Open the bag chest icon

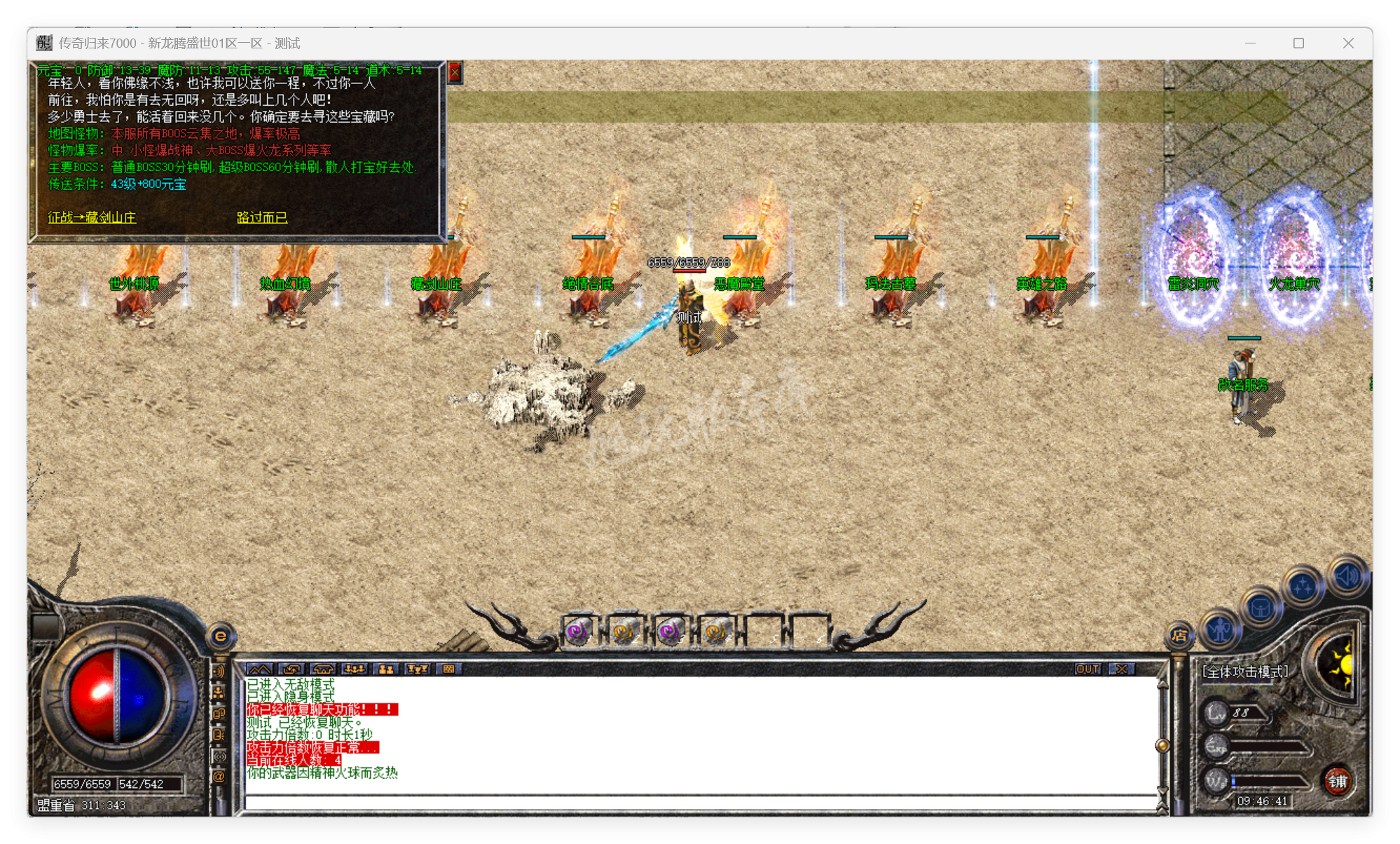1261,607
